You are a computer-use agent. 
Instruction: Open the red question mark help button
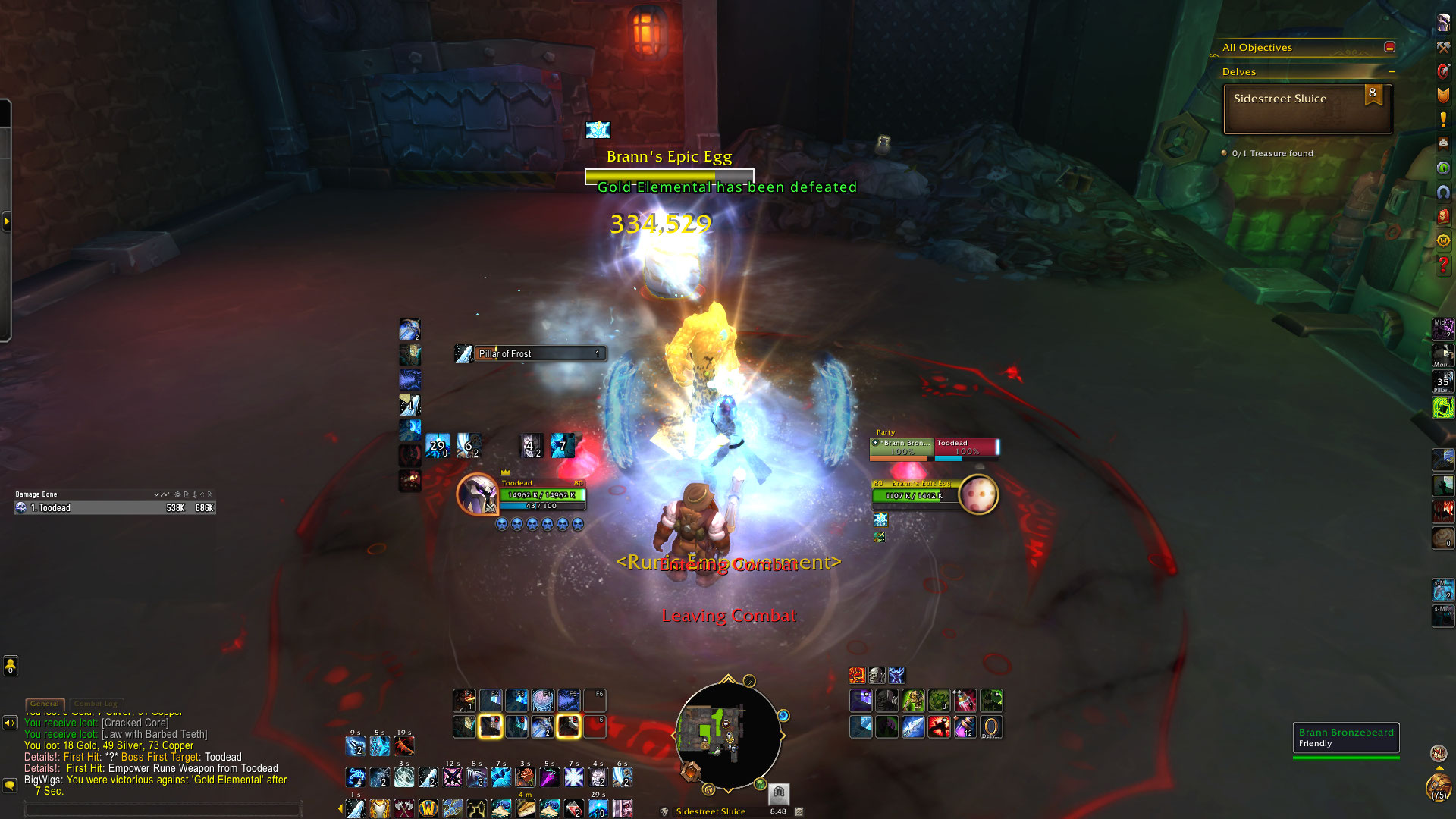coord(1442,265)
